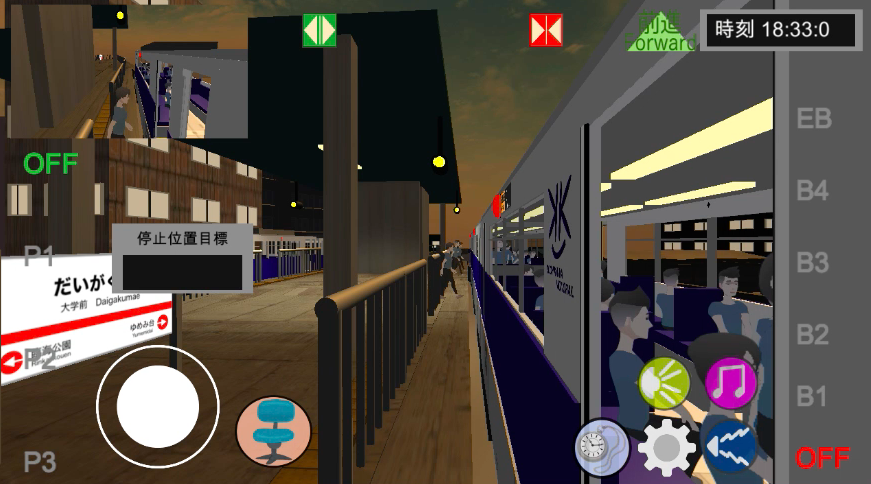Viewport: 871px width, 484px height.
Task: Choose brake notch B2
Action: (812, 334)
